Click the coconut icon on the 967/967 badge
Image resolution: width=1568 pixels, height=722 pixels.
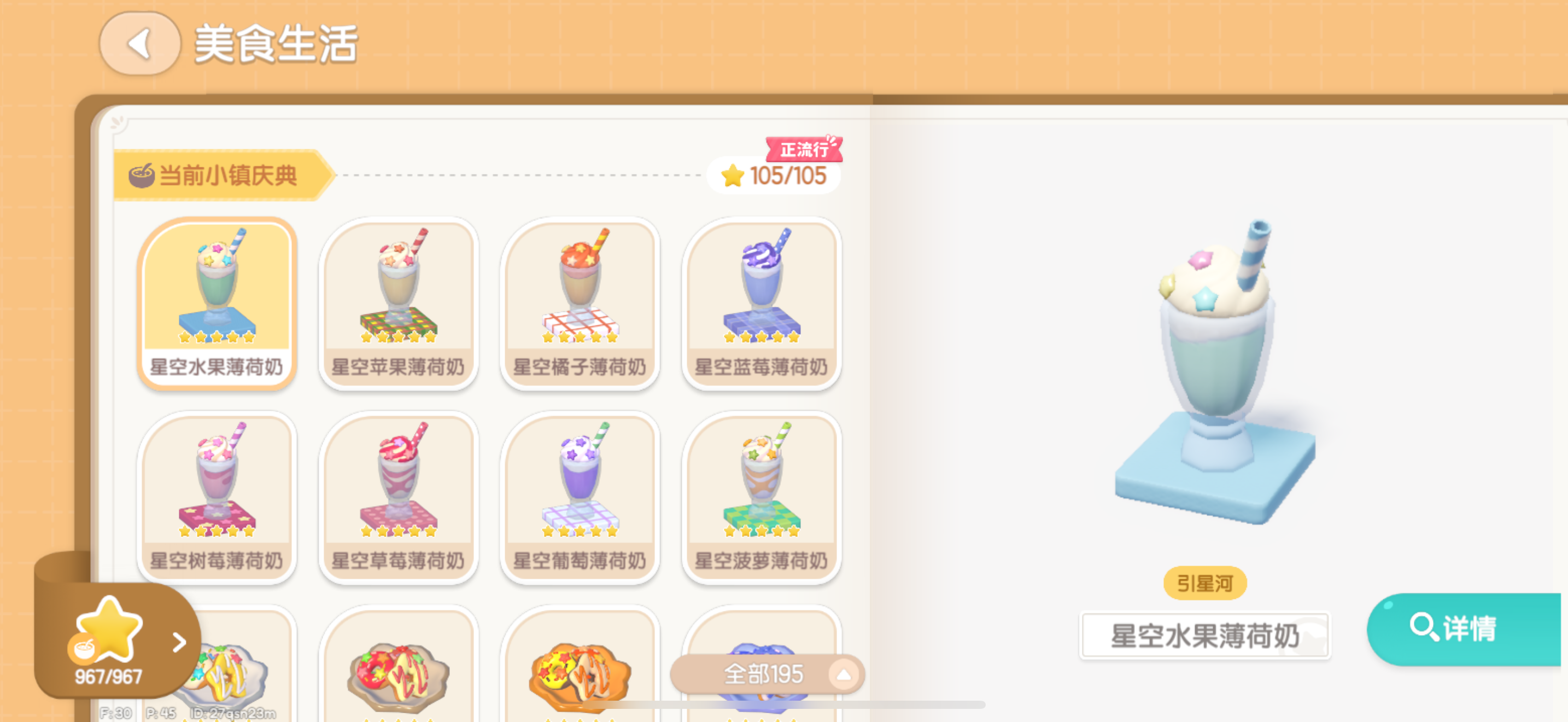point(85,647)
